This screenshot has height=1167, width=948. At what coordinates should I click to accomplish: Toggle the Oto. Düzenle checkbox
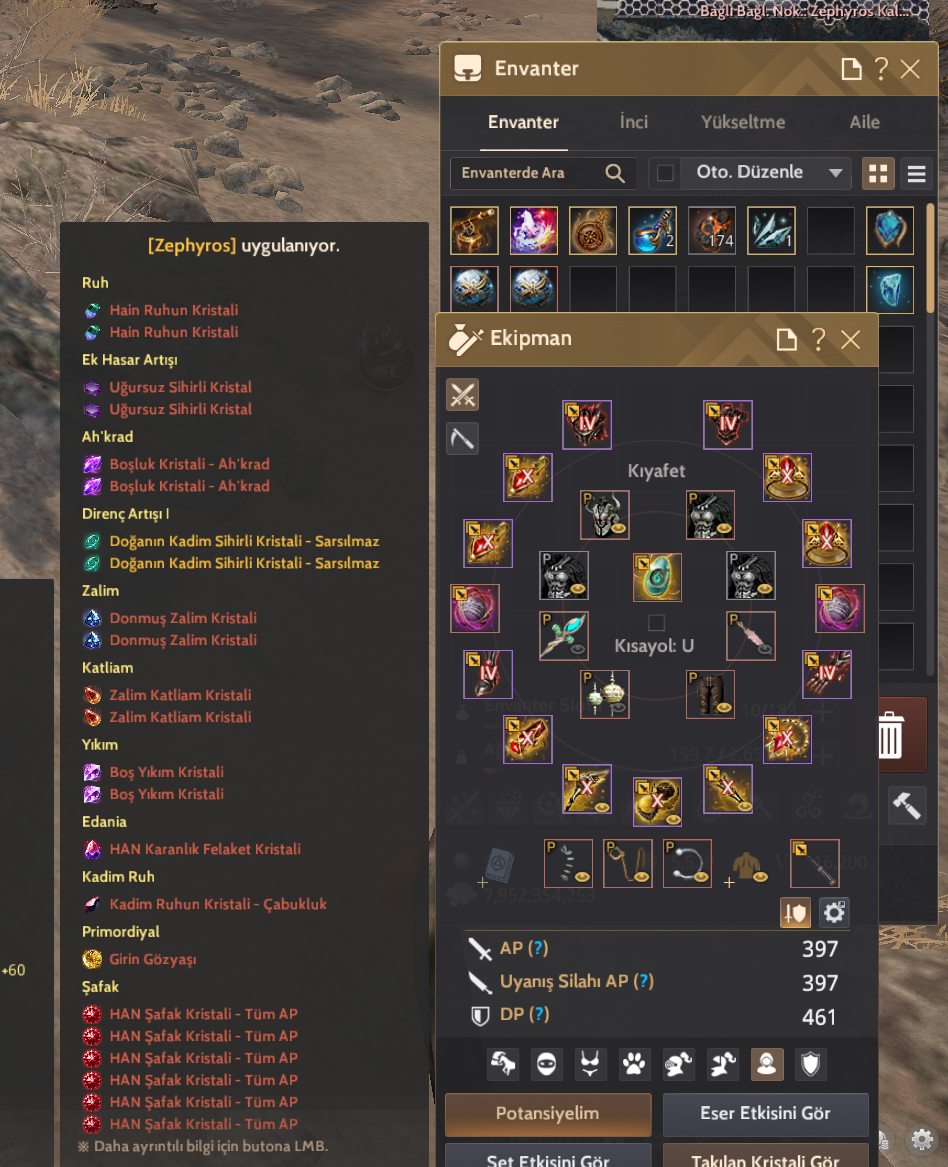665,173
